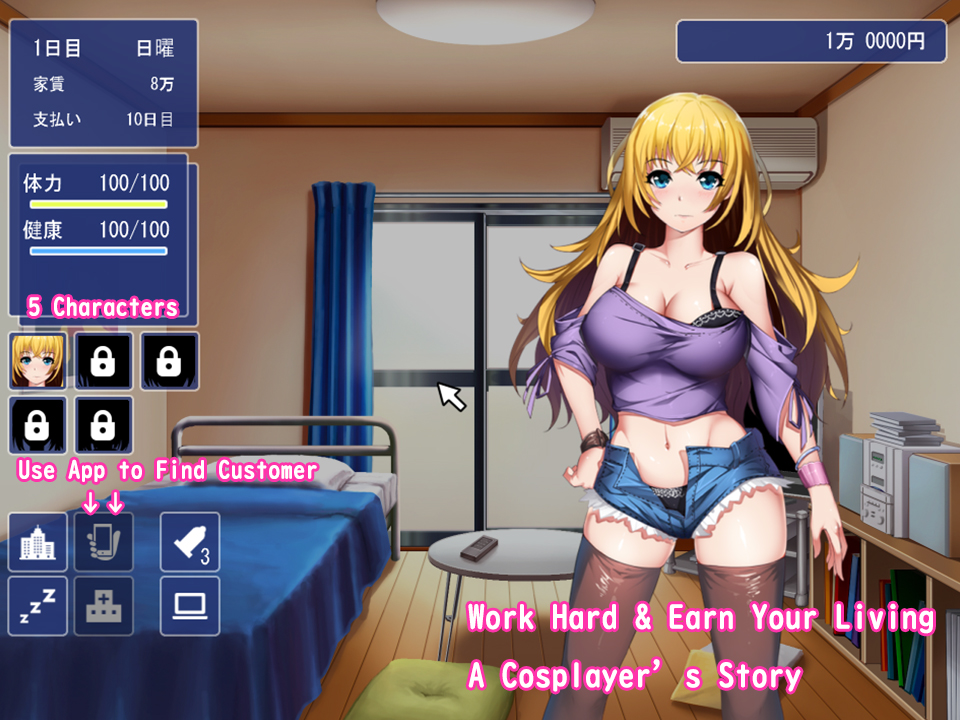Open the smartphone app icon
This screenshot has height=720, width=960.
104,542
